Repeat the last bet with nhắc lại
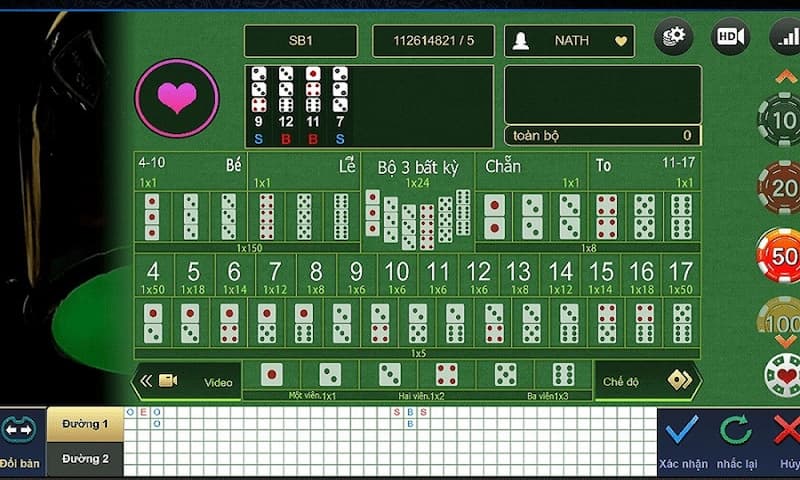This screenshot has height=480, width=800. 736,440
